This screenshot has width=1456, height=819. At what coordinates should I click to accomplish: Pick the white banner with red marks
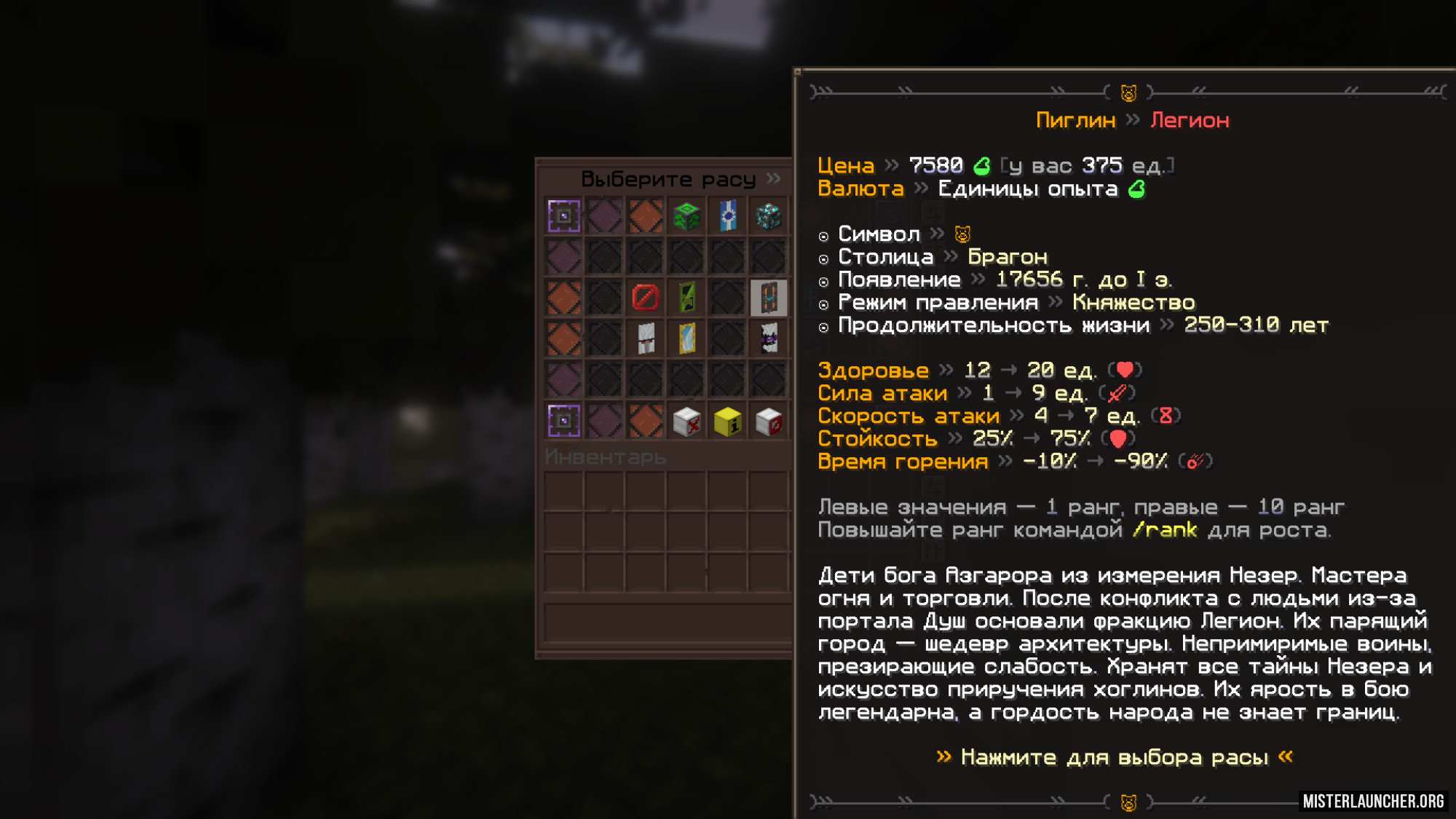pos(646,339)
